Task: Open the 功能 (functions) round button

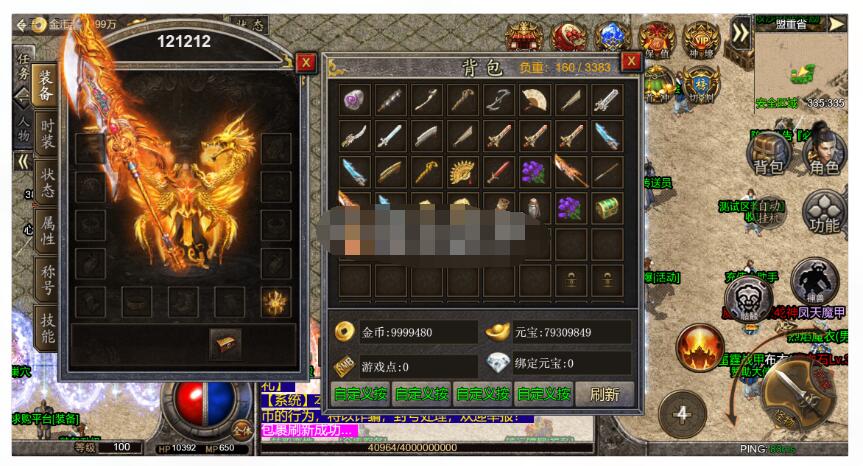Action: 823,213
